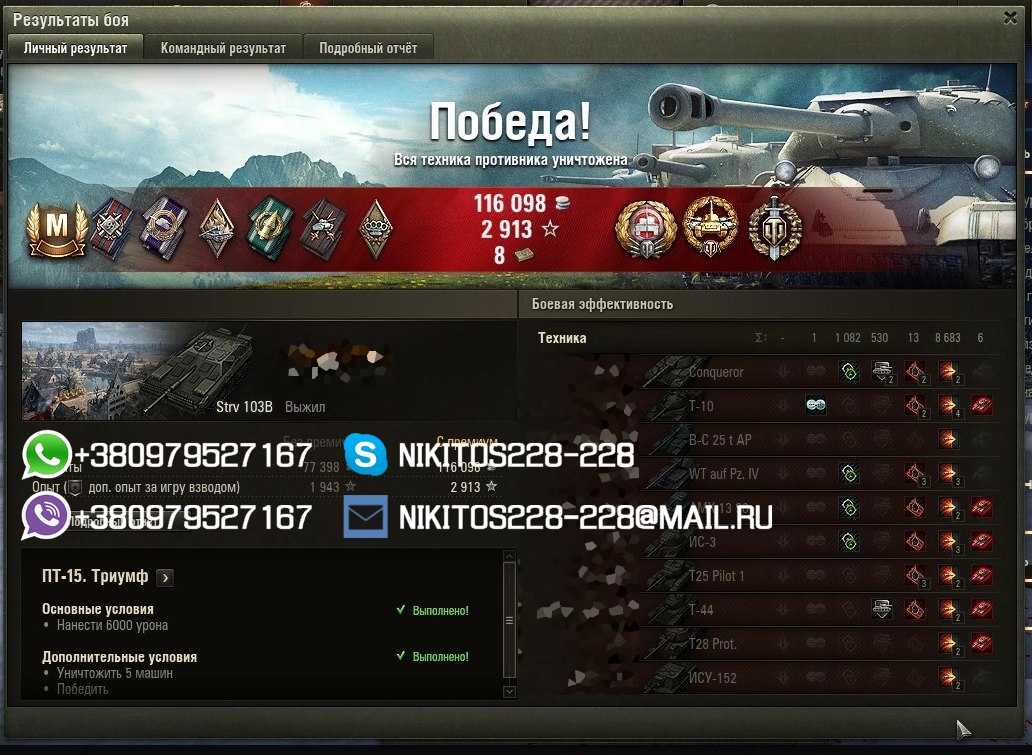Click the ИС-3 vehicle row
The height and width of the screenshot is (755, 1032).
click(703, 542)
